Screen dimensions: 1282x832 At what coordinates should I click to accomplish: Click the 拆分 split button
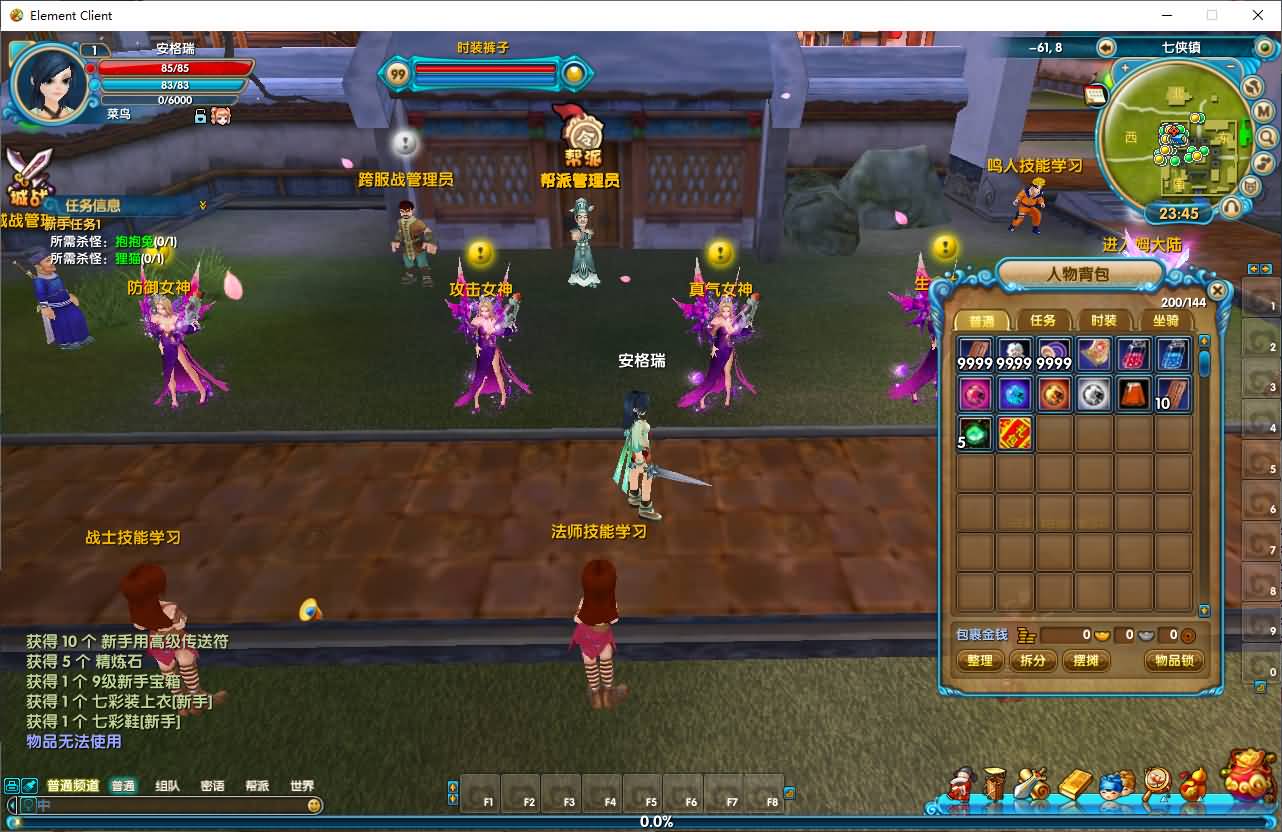coord(1033,661)
